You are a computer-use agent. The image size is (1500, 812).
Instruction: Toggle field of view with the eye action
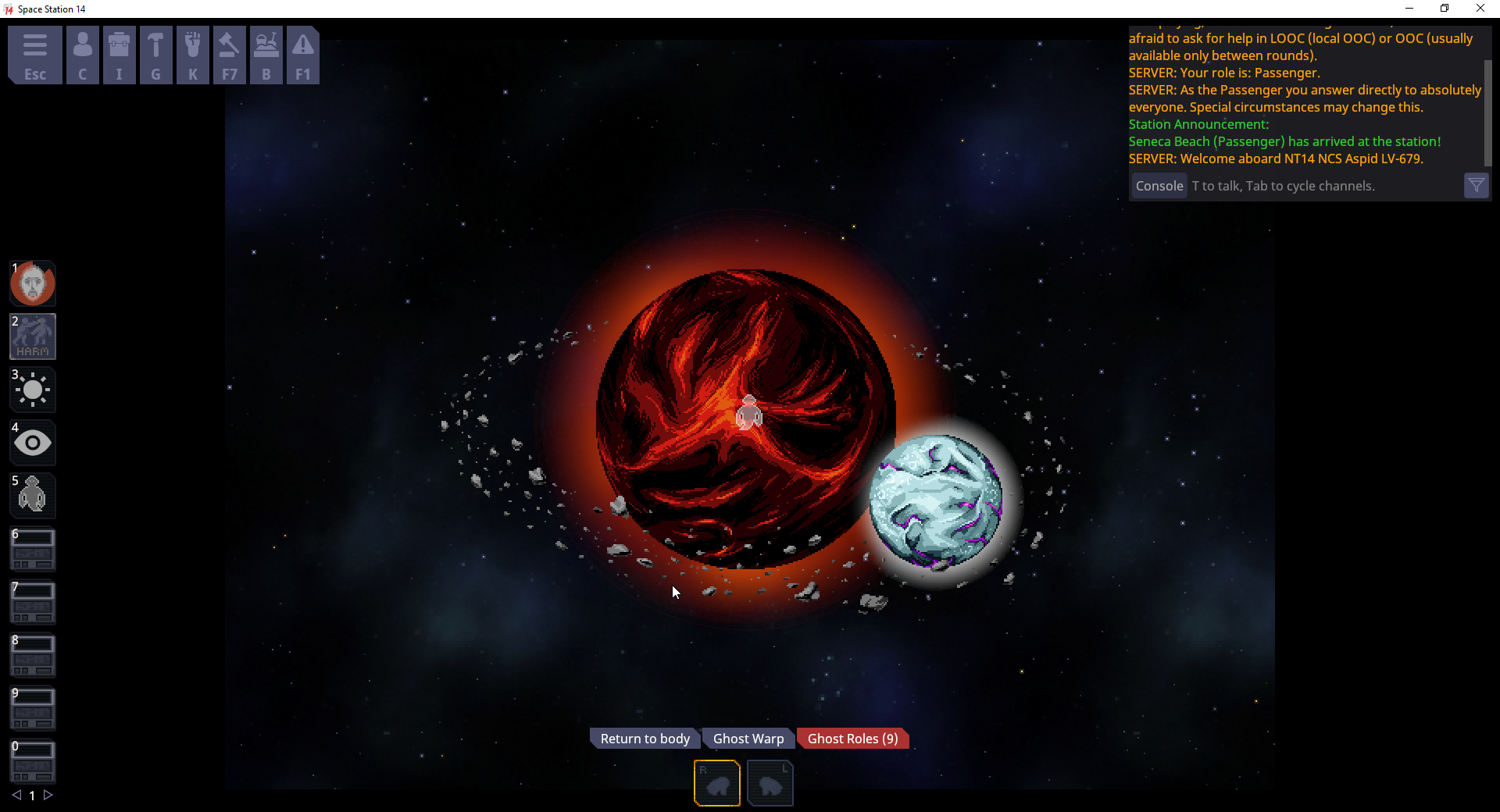[x=32, y=443]
